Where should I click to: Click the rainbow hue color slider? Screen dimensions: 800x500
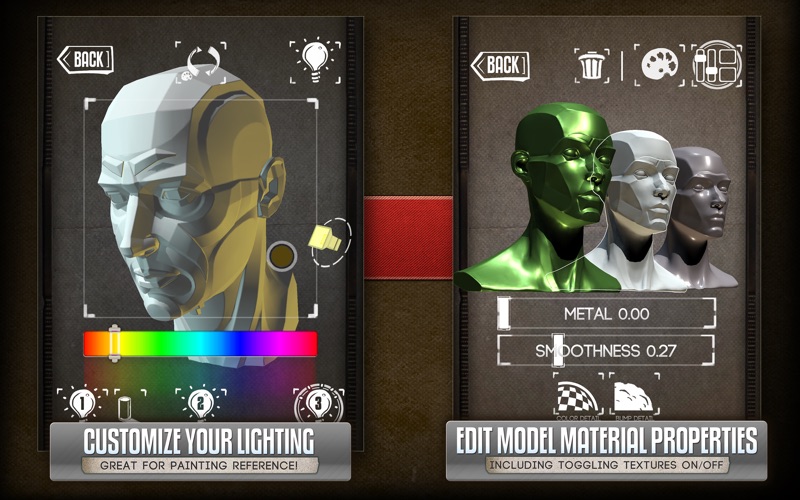pos(200,344)
